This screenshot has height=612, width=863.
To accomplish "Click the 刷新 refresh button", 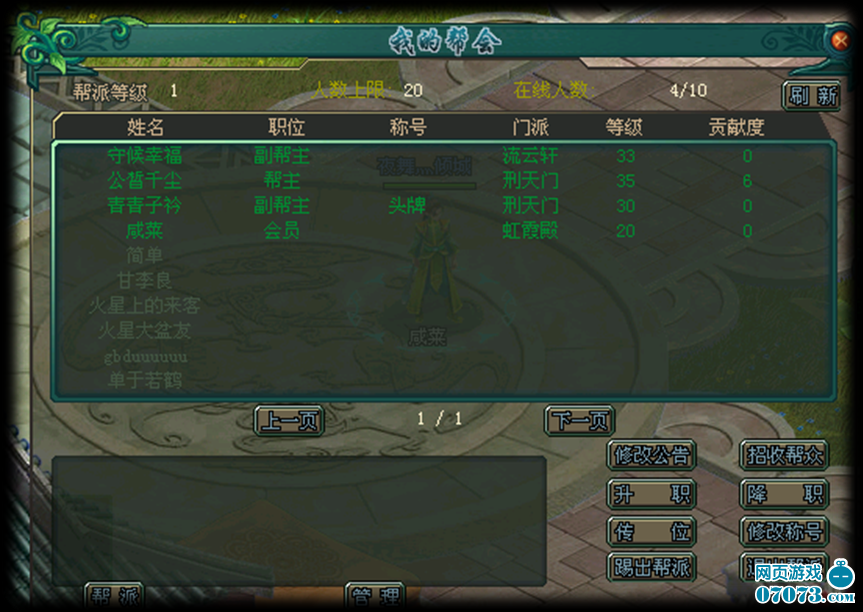I will (811, 96).
